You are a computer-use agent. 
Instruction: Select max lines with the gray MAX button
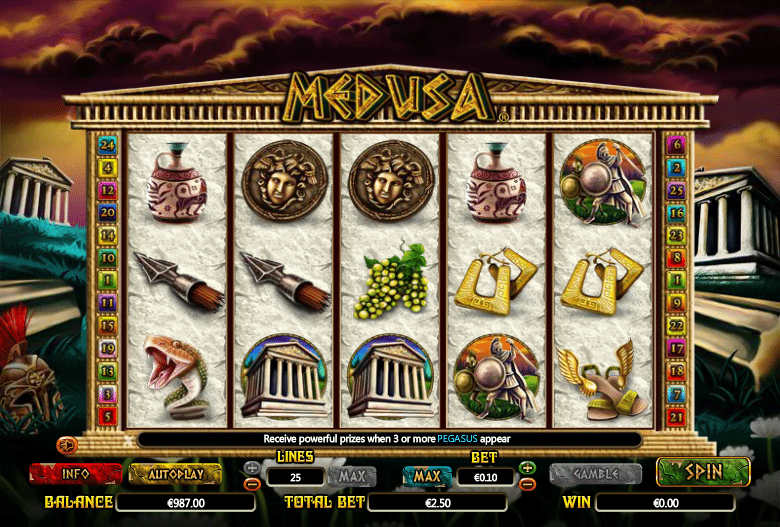pos(351,476)
